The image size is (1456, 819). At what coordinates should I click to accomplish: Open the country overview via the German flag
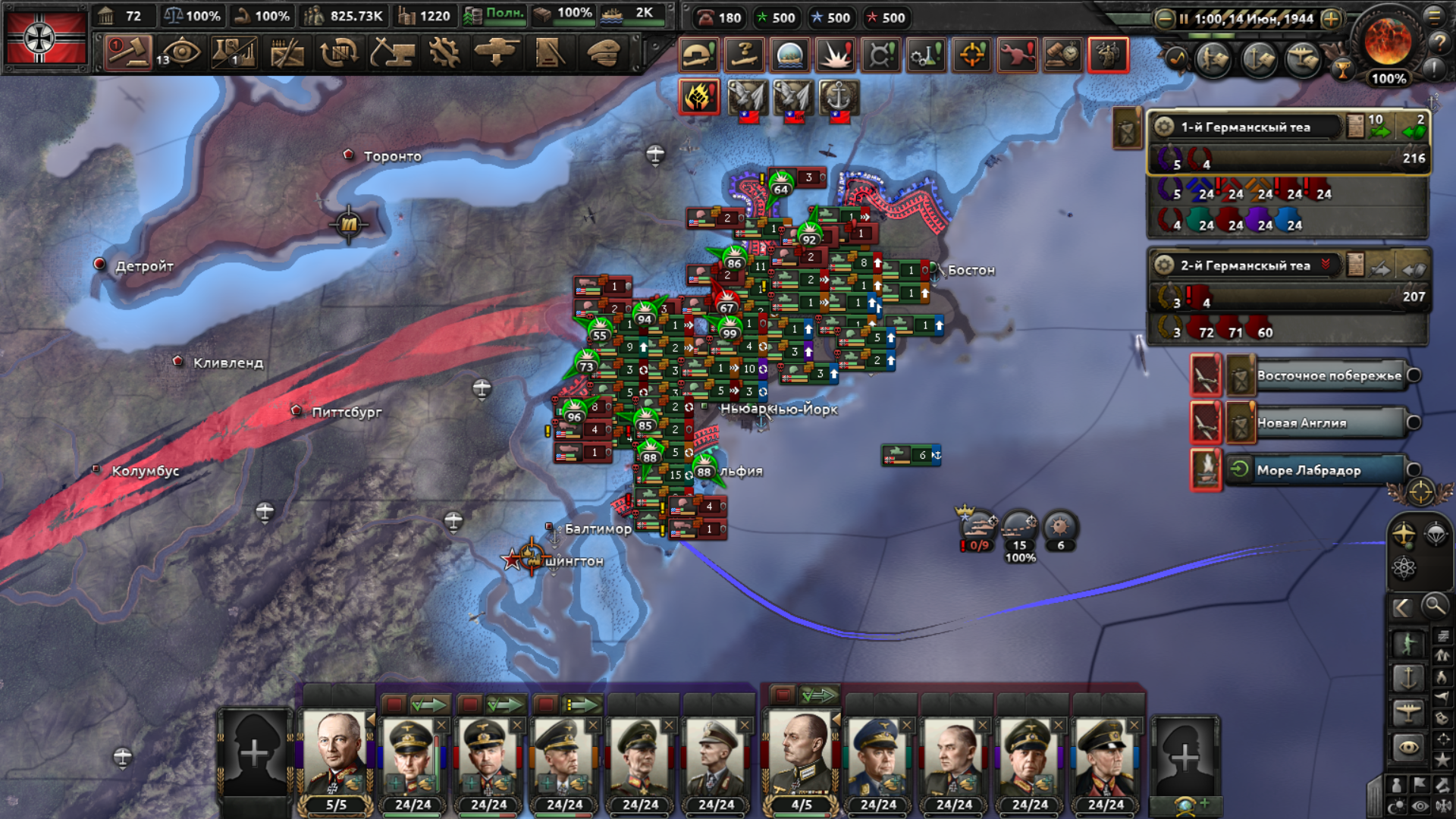pos(45,38)
